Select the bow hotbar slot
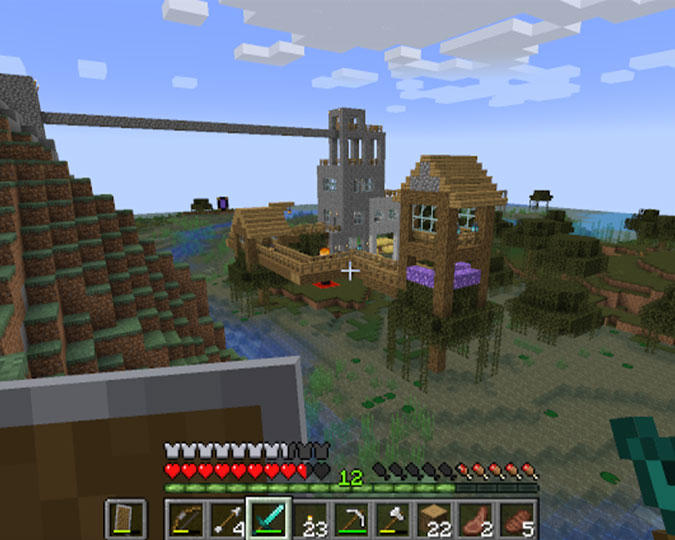Screen dimensions: 675x540 pos(185,518)
